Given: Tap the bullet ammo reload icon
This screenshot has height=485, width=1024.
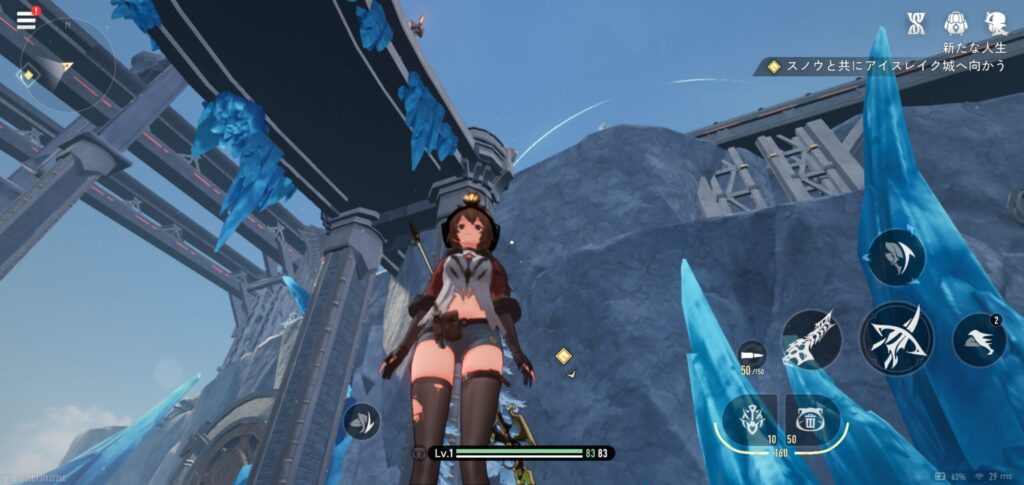Looking at the screenshot, I should coord(751,355).
